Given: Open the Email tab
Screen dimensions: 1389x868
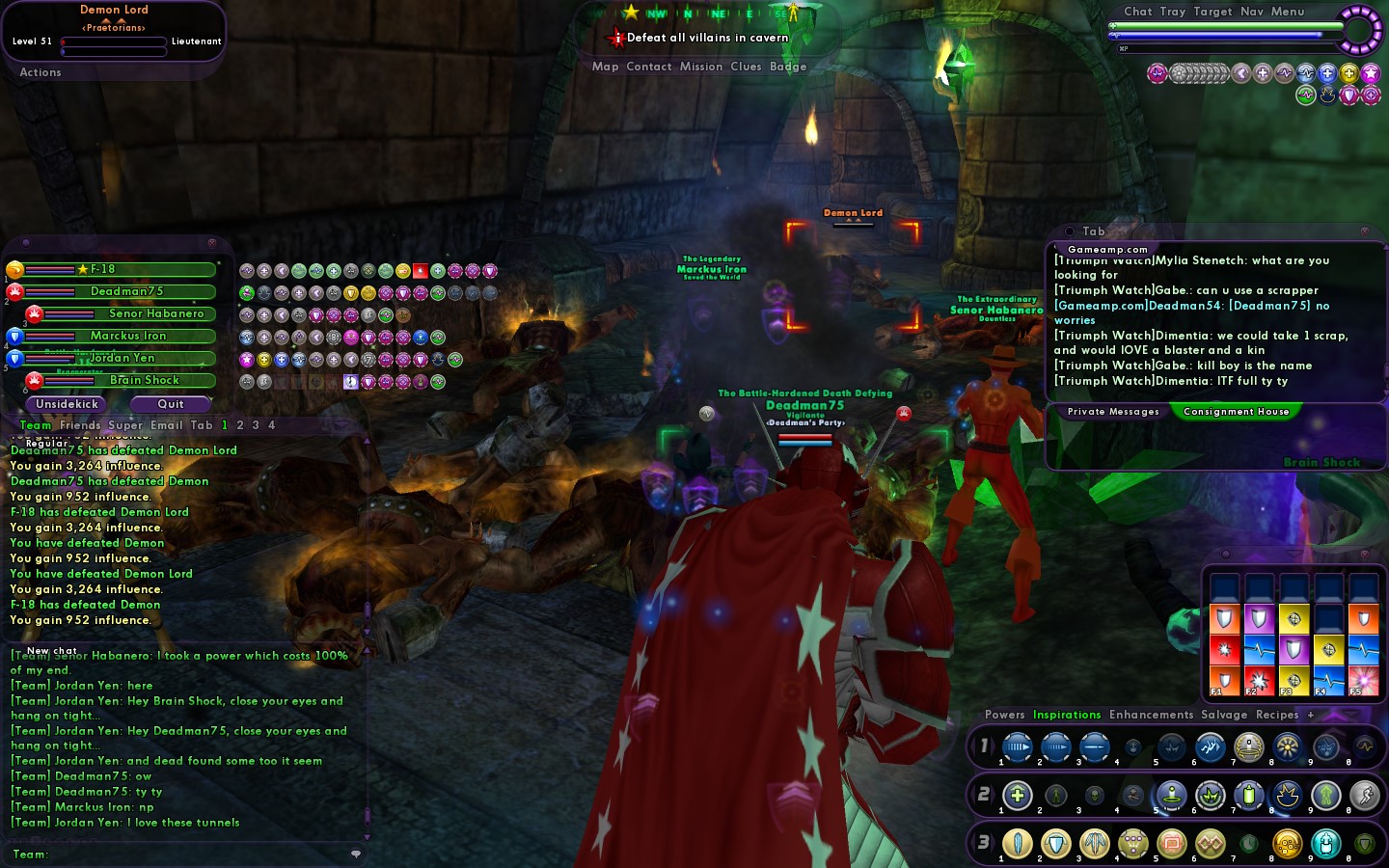Looking at the screenshot, I should coord(166,425).
